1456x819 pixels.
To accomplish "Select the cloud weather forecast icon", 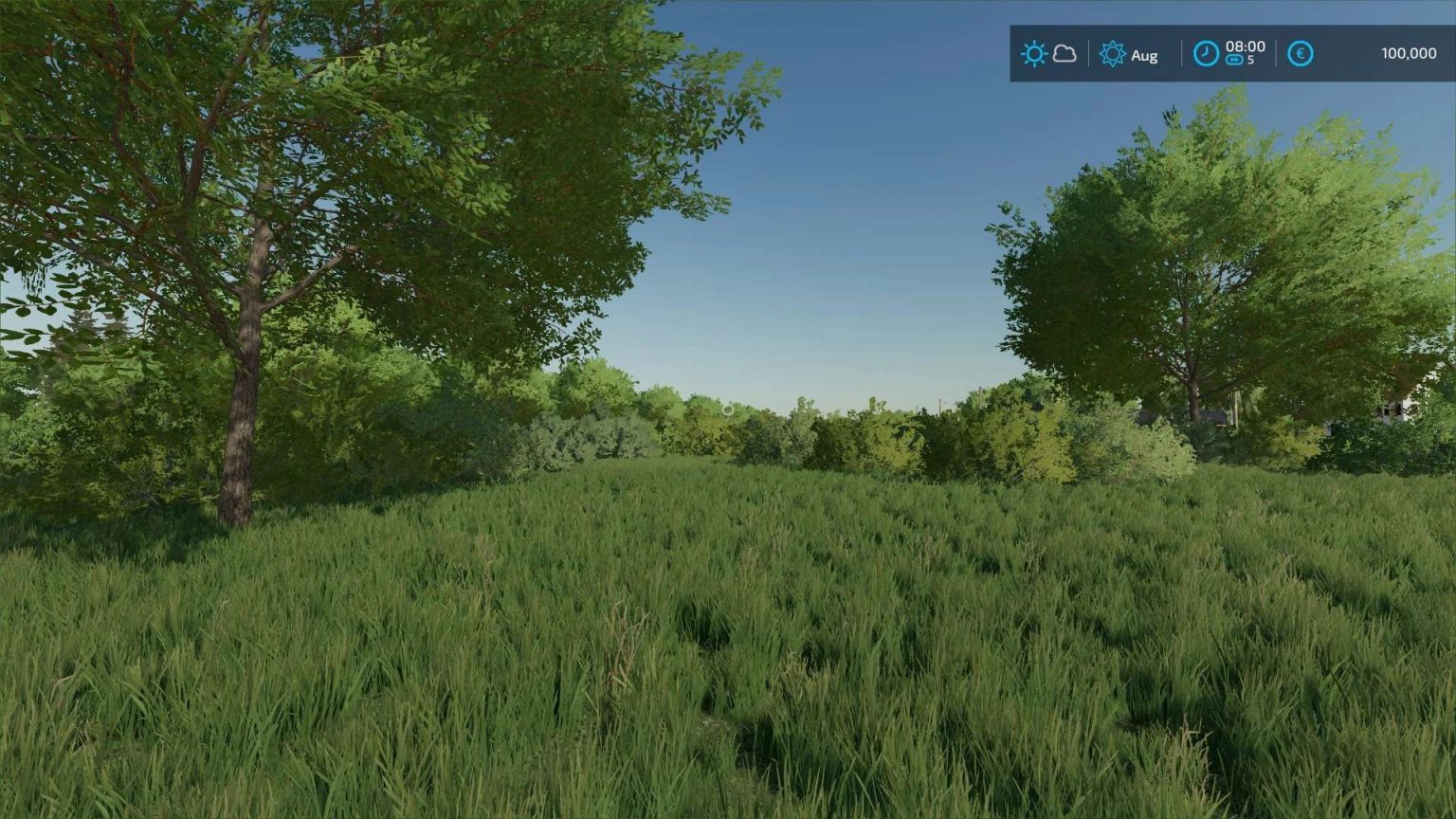I will pyautogui.click(x=1064, y=54).
